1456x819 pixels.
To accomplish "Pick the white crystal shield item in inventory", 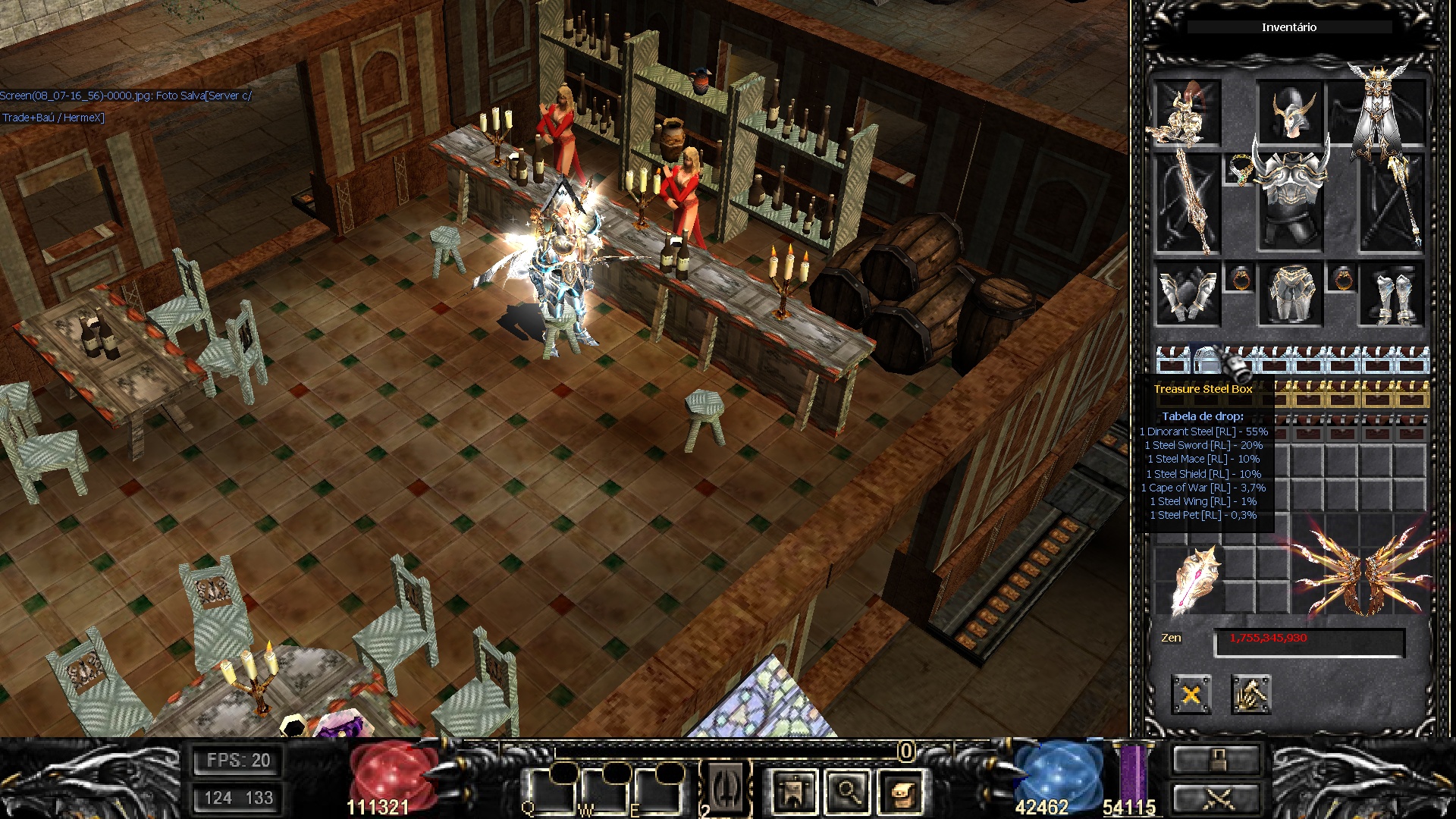I will pos(1197,581).
